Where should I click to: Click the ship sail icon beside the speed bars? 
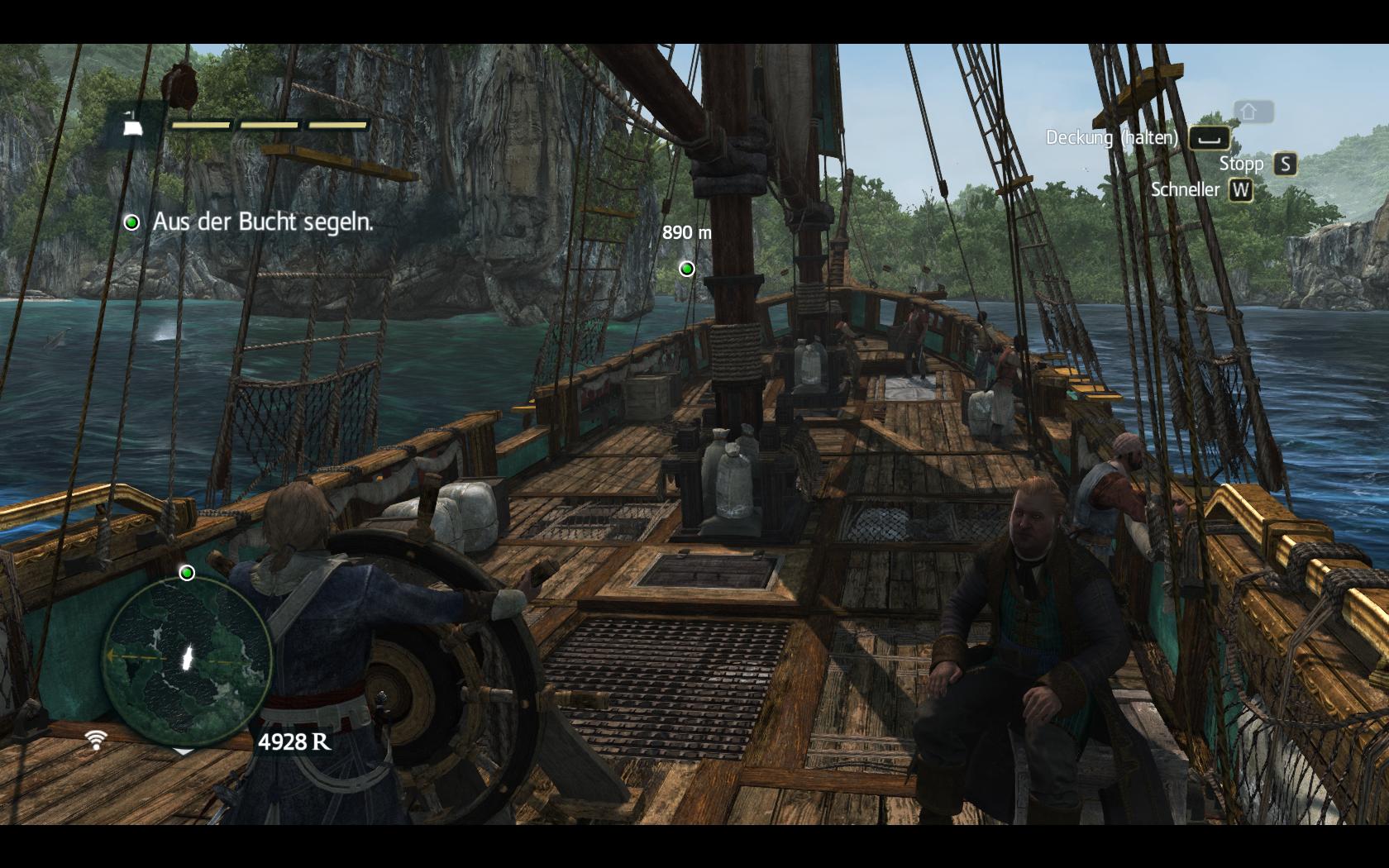tap(132, 125)
